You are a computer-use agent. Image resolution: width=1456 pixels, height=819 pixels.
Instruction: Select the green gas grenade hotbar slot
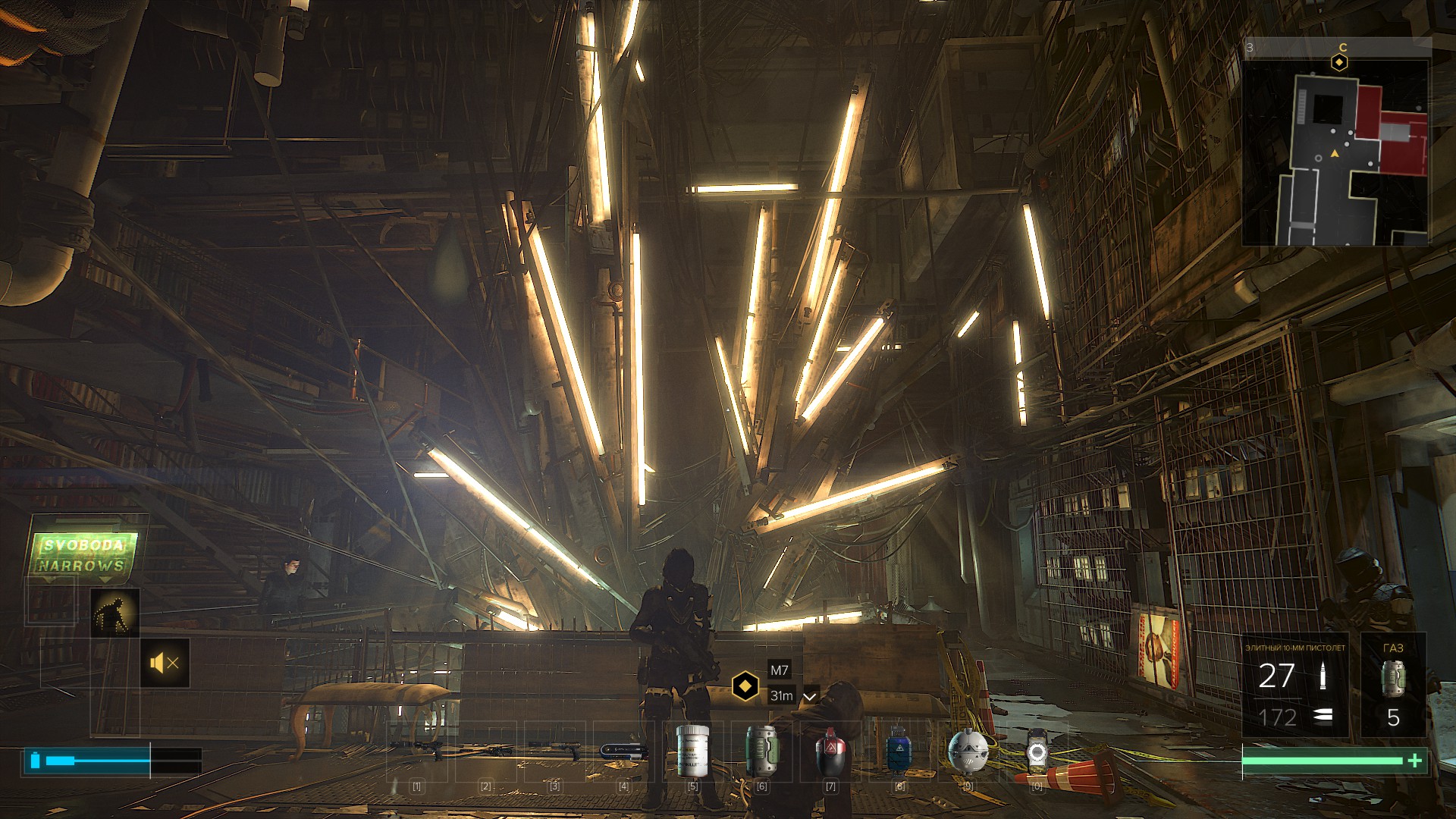761,751
